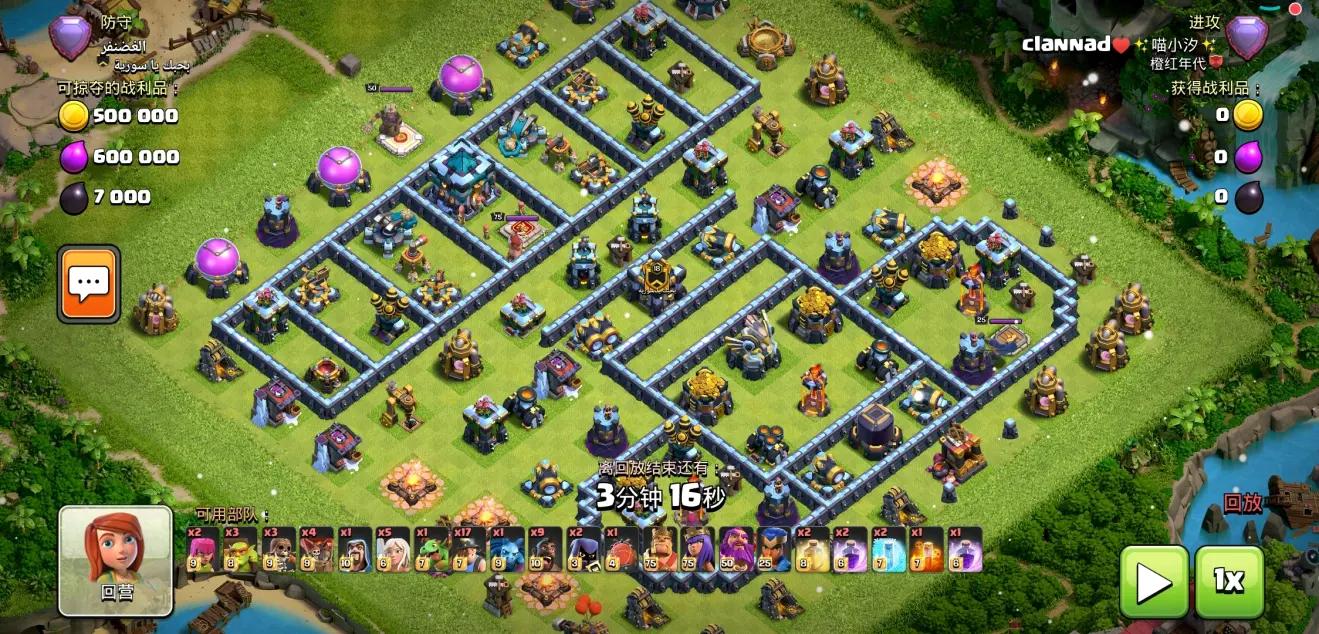Choose the Barbarian King hero slot
1319x634 pixels.
click(x=659, y=550)
